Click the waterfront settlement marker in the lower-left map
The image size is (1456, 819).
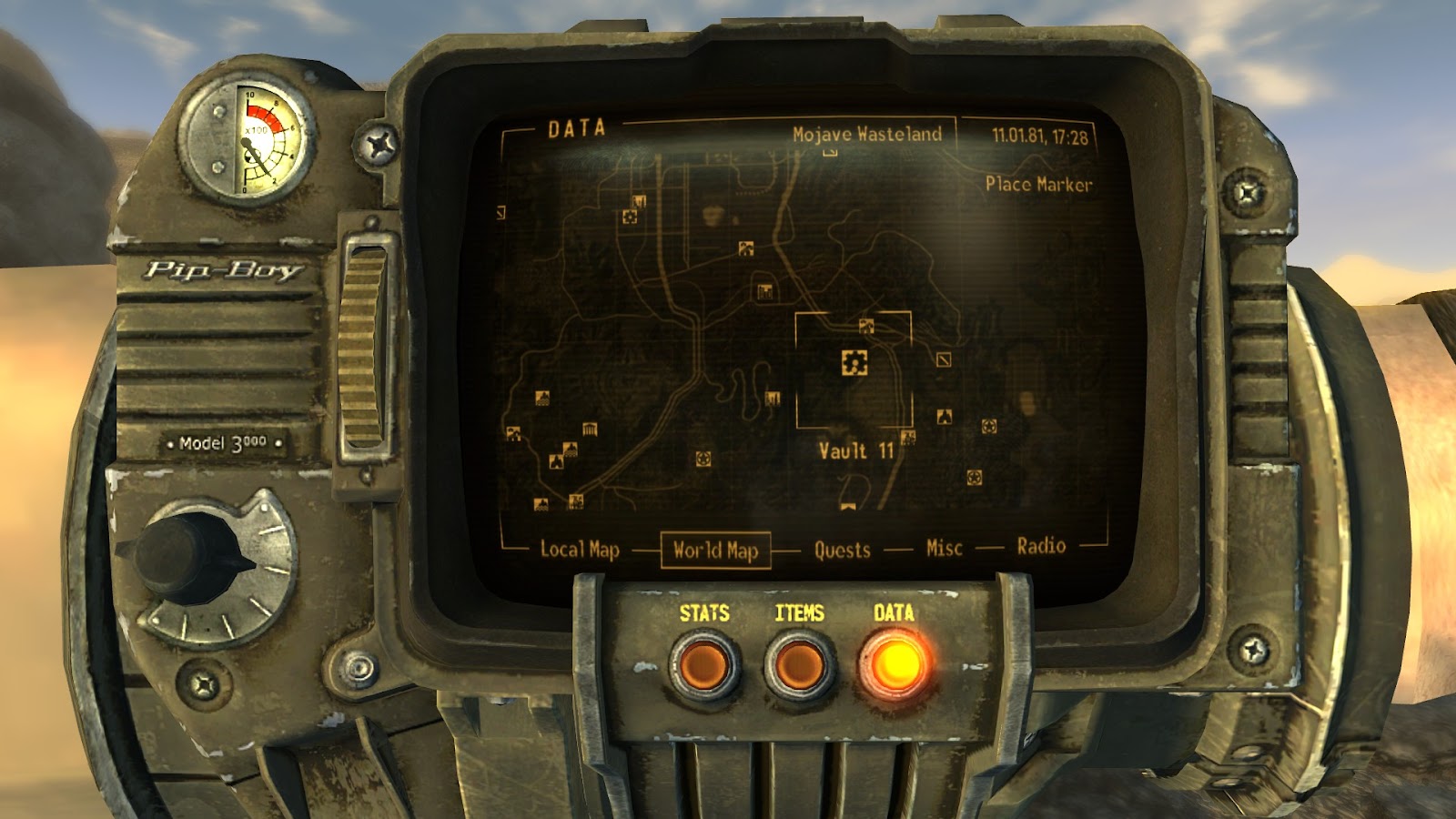point(541,504)
